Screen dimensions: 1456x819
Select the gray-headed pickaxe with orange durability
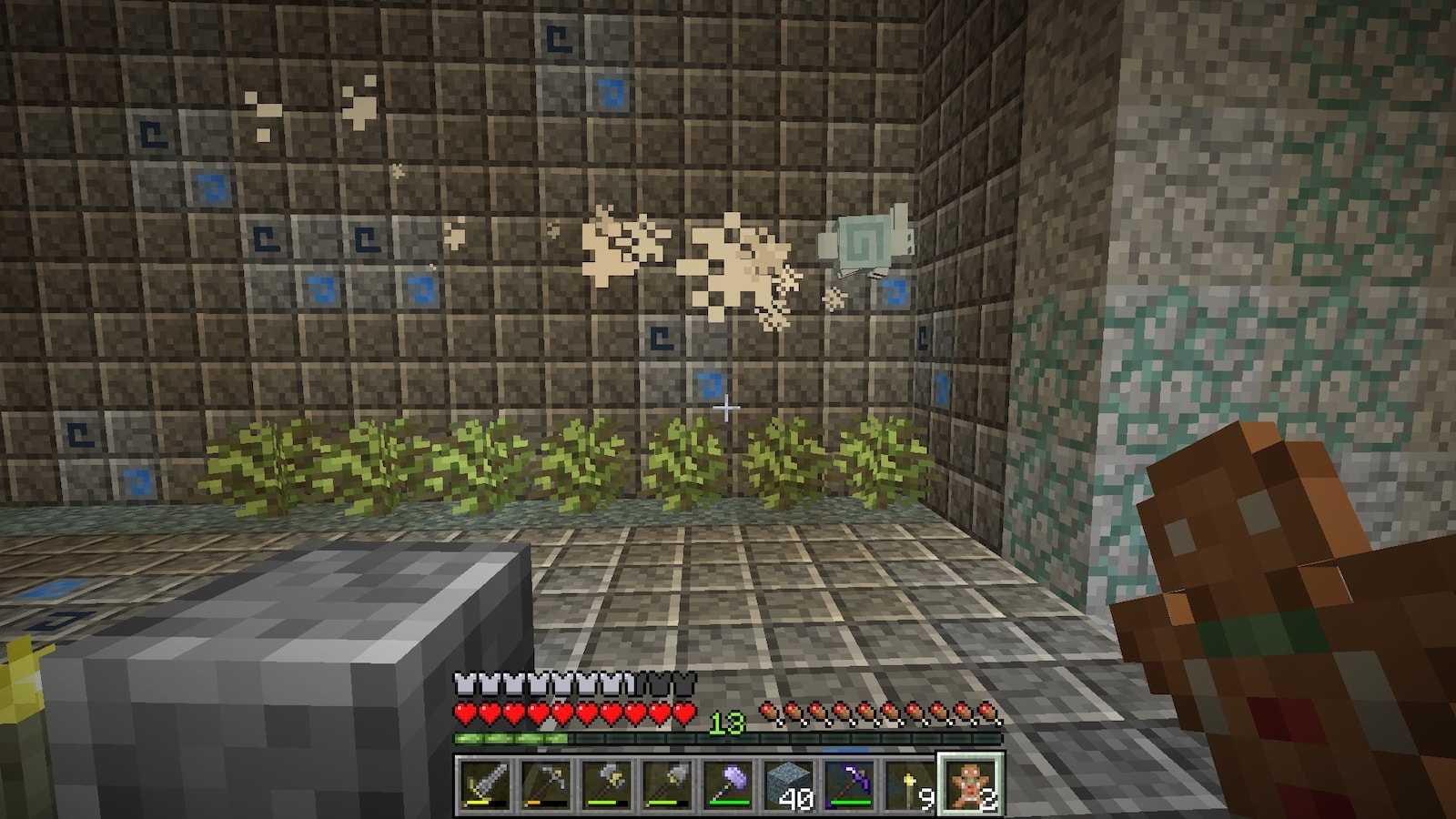tap(546, 783)
